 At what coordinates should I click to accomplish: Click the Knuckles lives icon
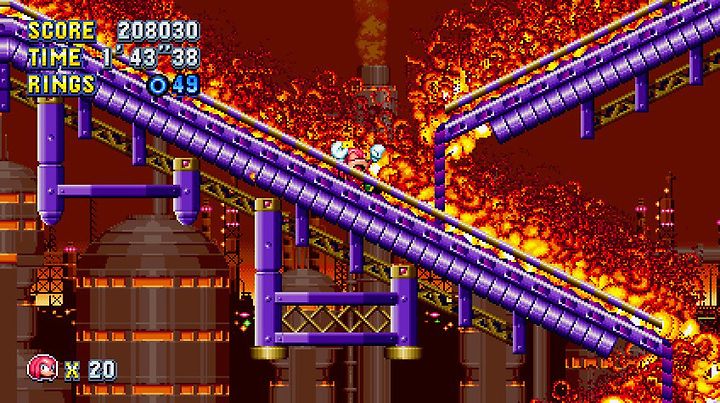click(x=43, y=368)
